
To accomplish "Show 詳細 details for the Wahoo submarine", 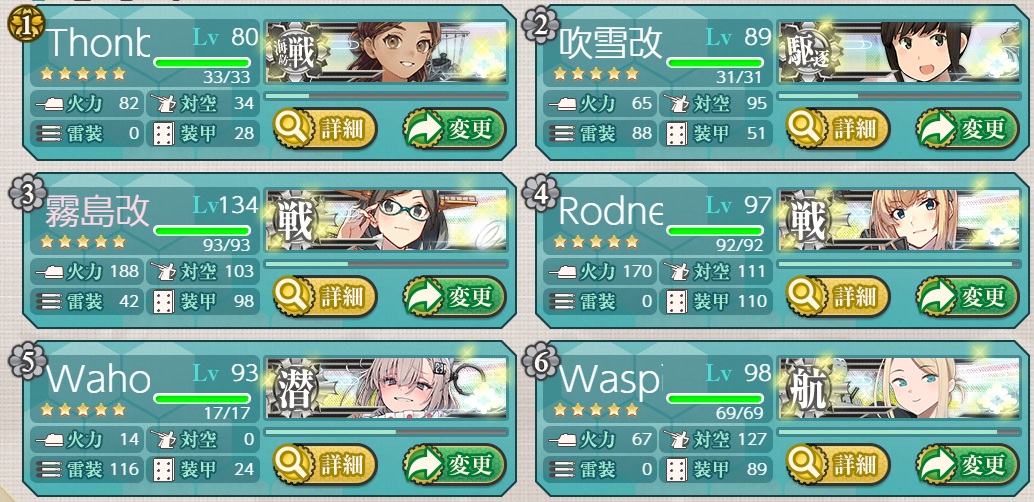I will point(324,464).
